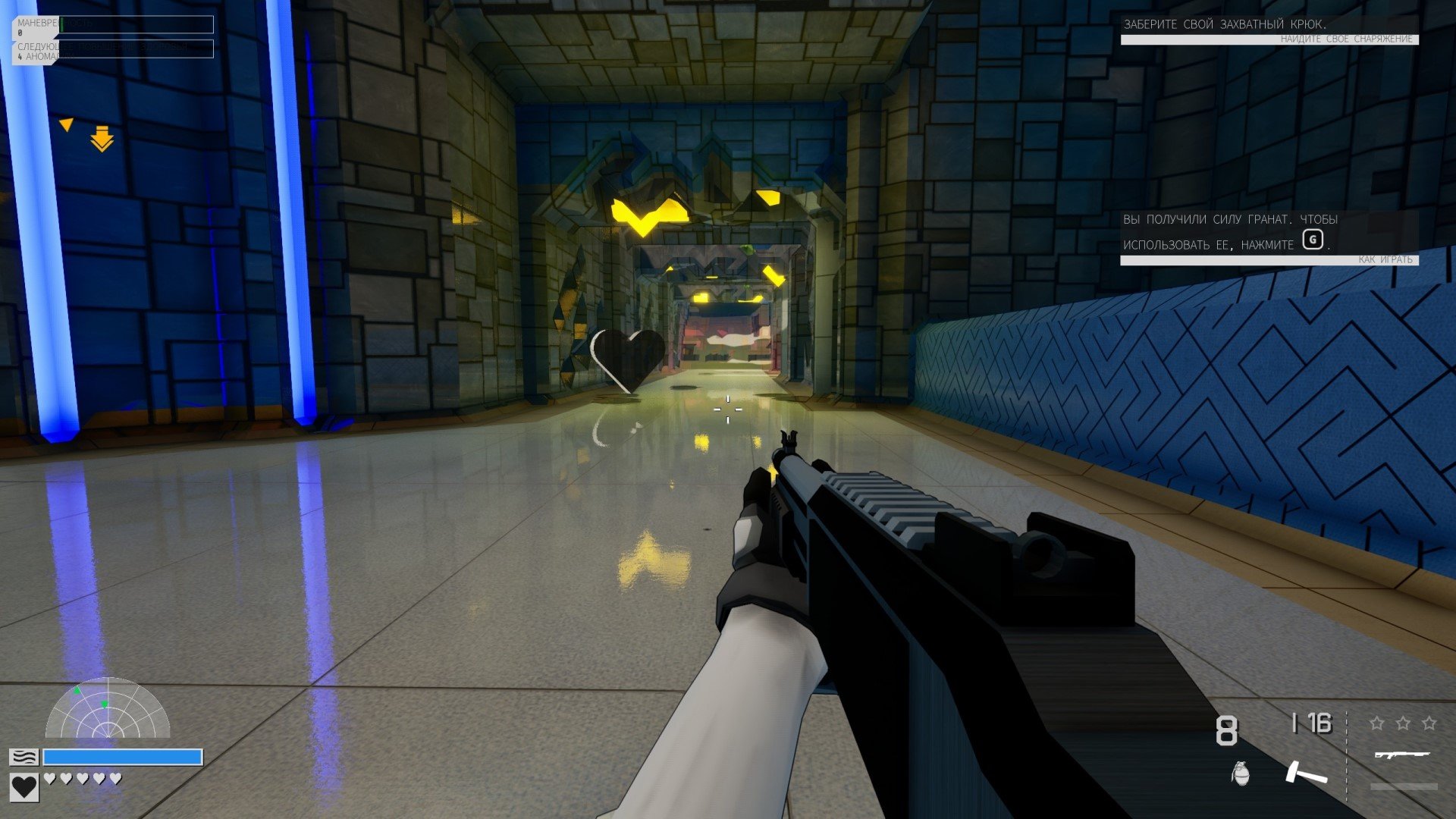This screenshot has width=1456, height=819.
Task: Click the large black heart health icon
Action: [x=24, y=786]
